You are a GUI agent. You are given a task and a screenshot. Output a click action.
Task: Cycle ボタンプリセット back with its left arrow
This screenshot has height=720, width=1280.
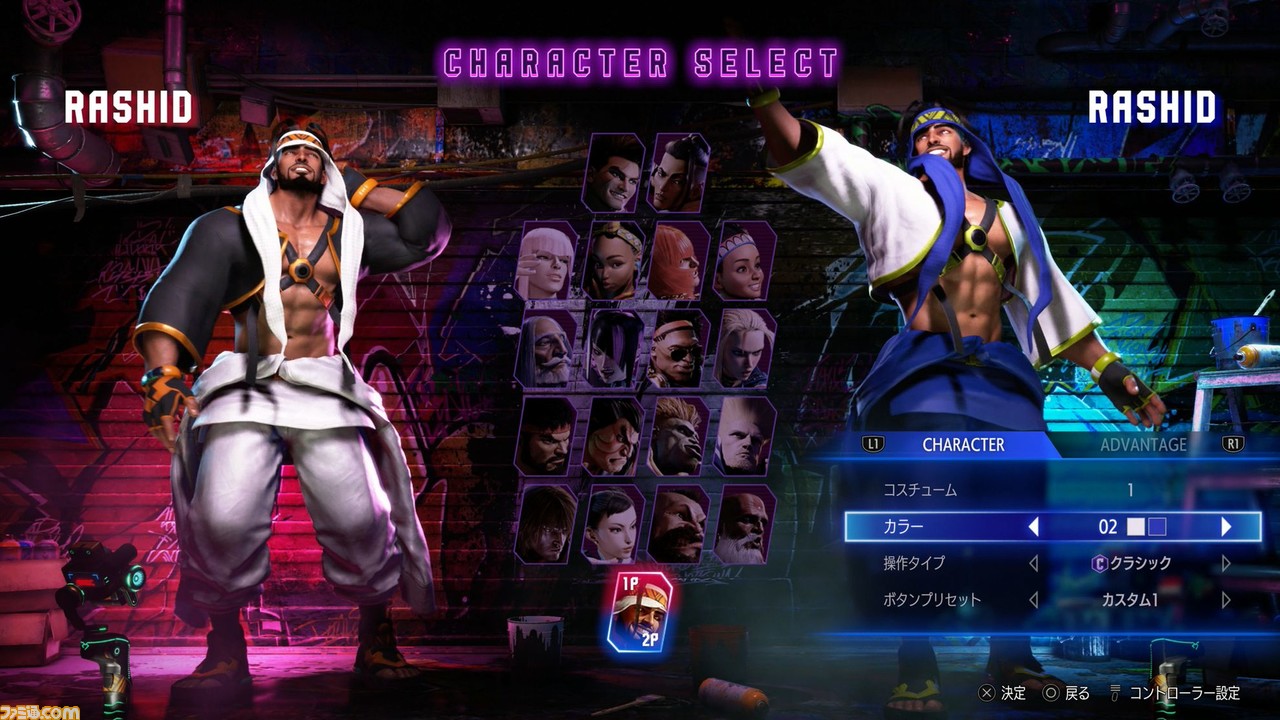pyautogui.click(x=1034, y=601)
